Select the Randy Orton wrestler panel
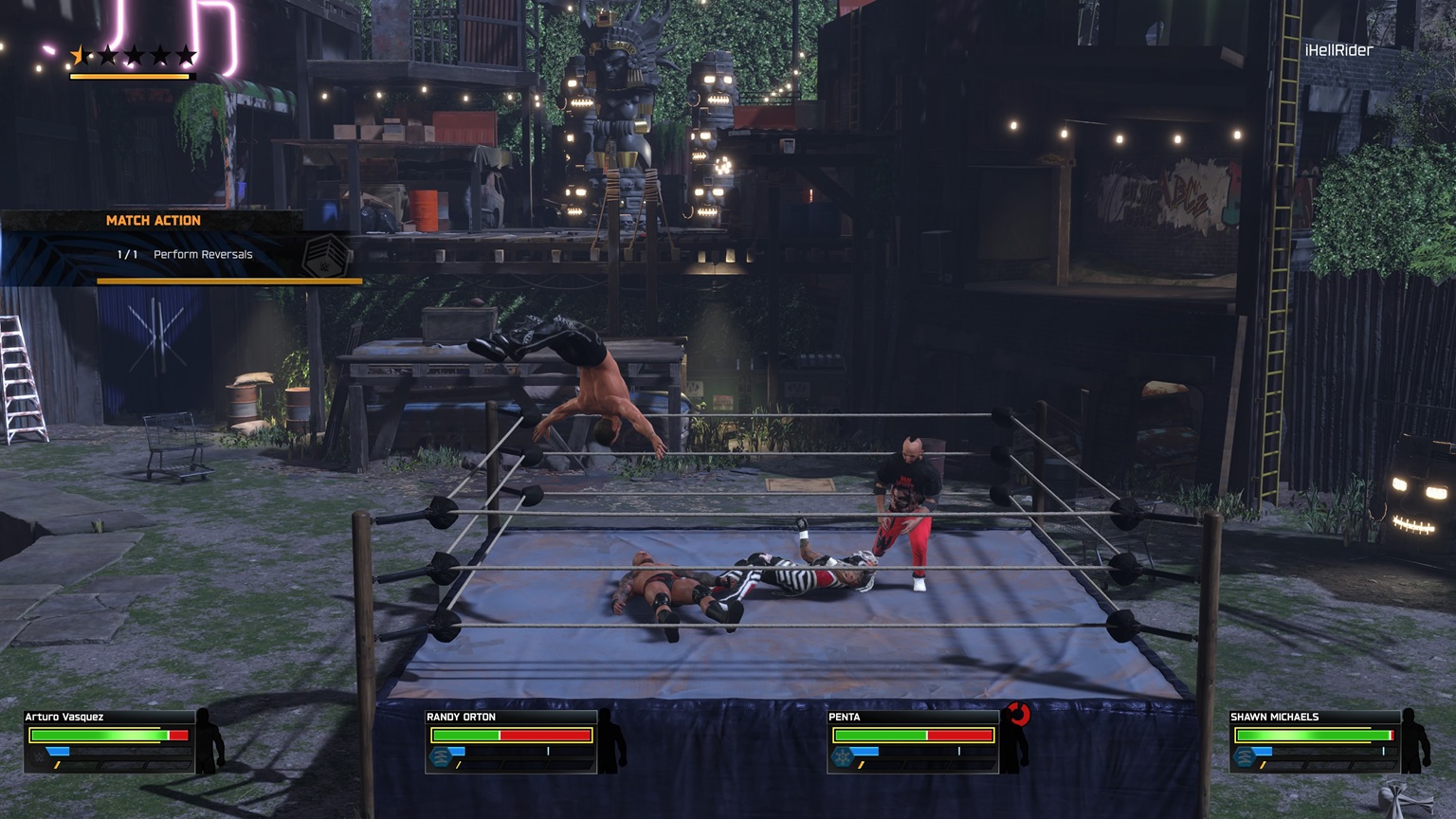Screen dimensions: 1456x819 tap(511, 741)
